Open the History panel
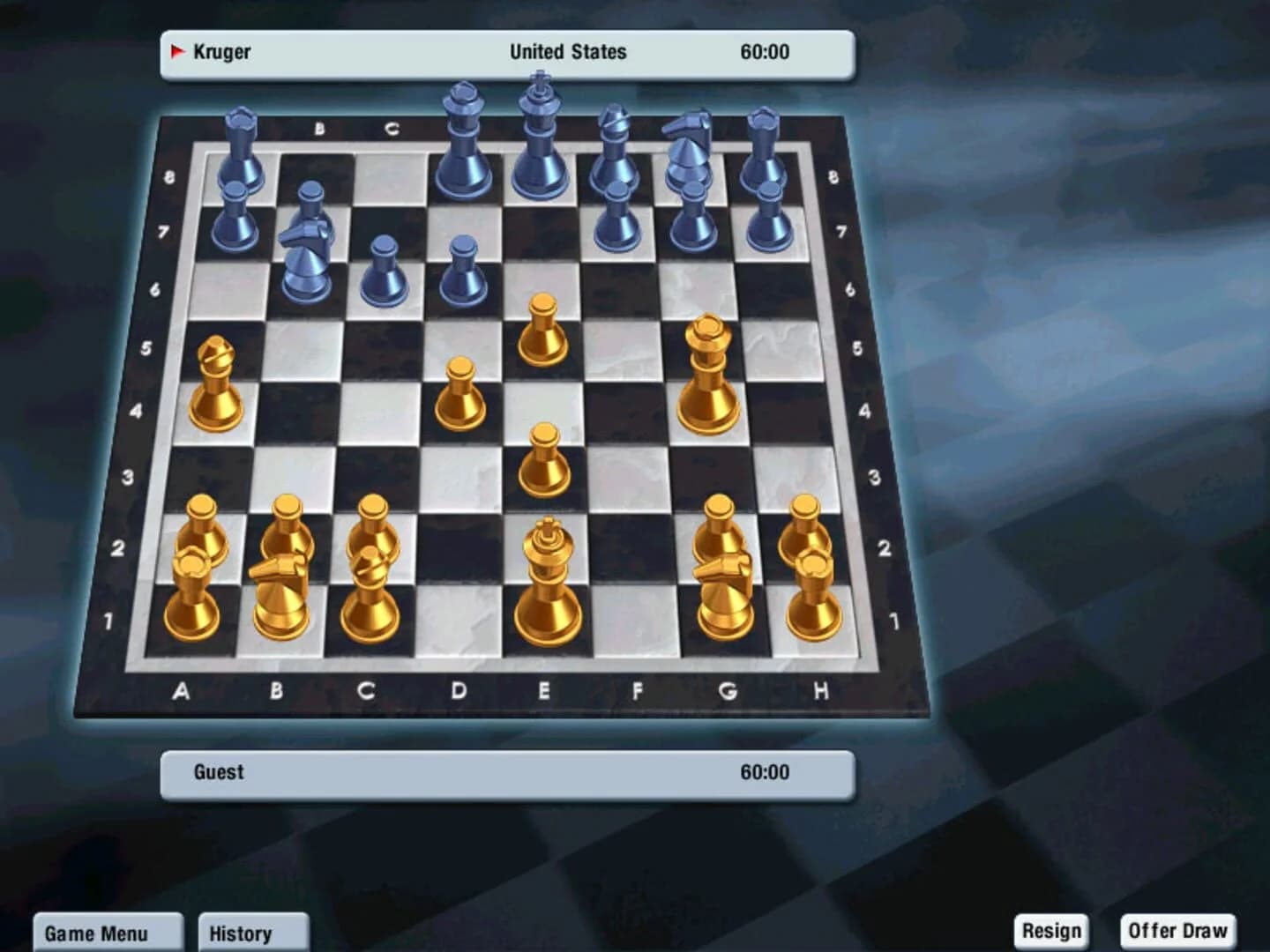The image size is (1270, 952). pos(253,933)
